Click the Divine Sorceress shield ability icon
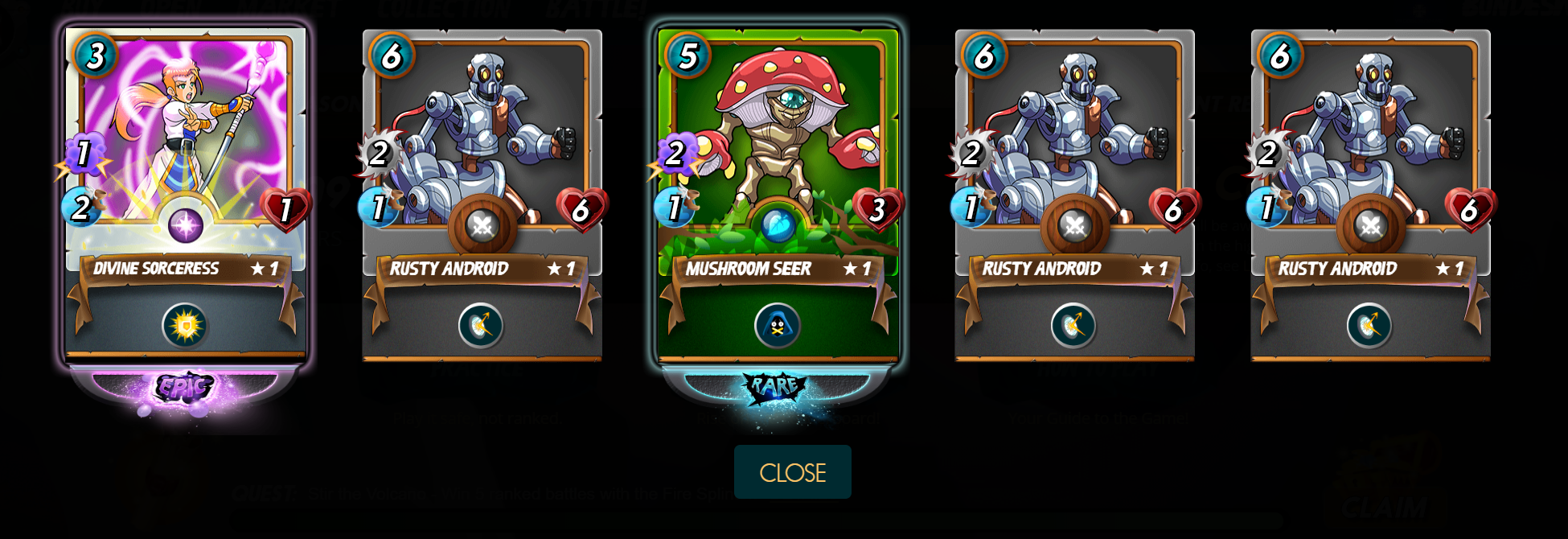The image size is (1568, 539). pyautogui.click(x=185, y=326)
